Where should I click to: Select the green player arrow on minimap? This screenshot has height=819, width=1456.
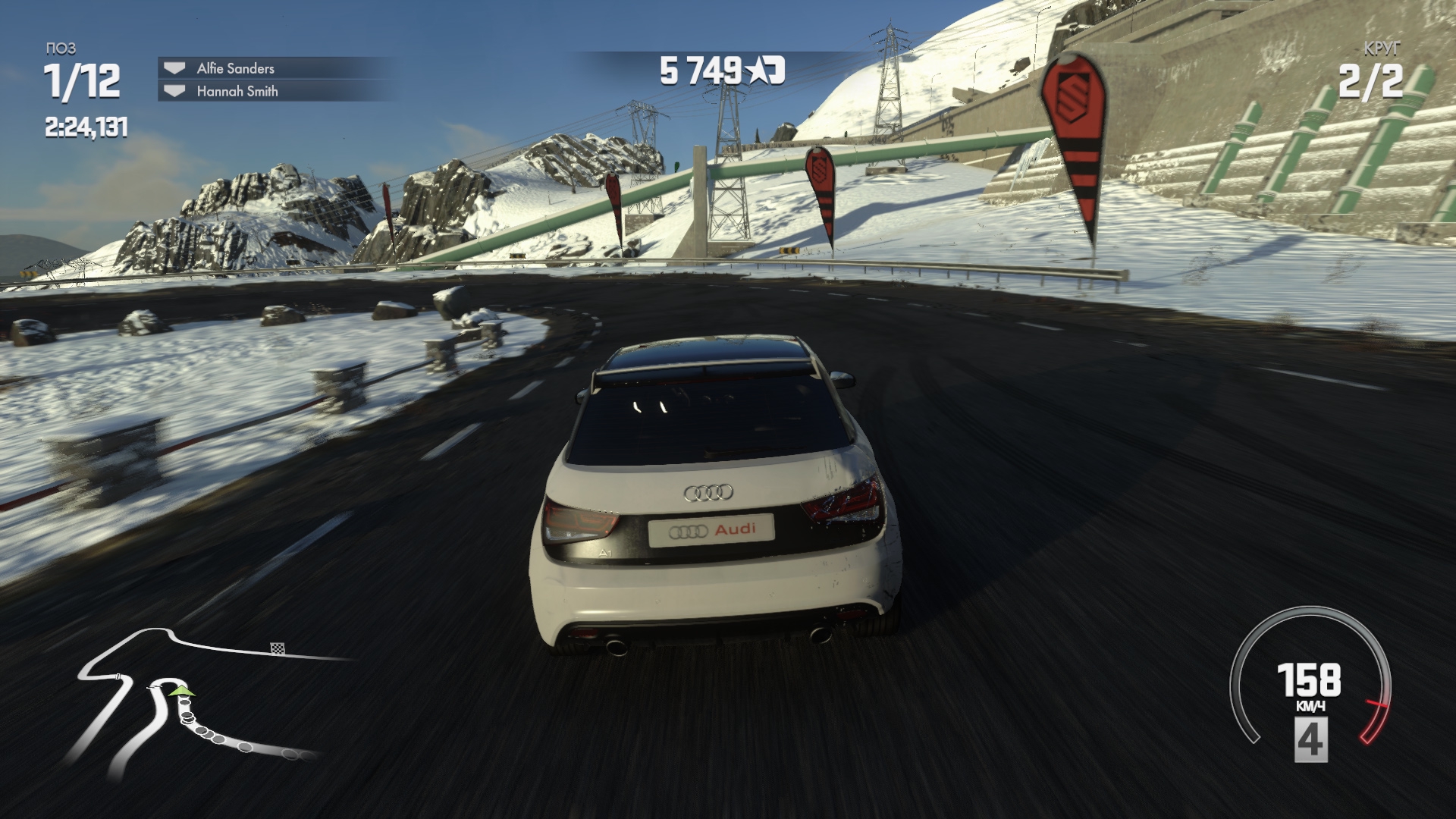[x=181, y=691]
